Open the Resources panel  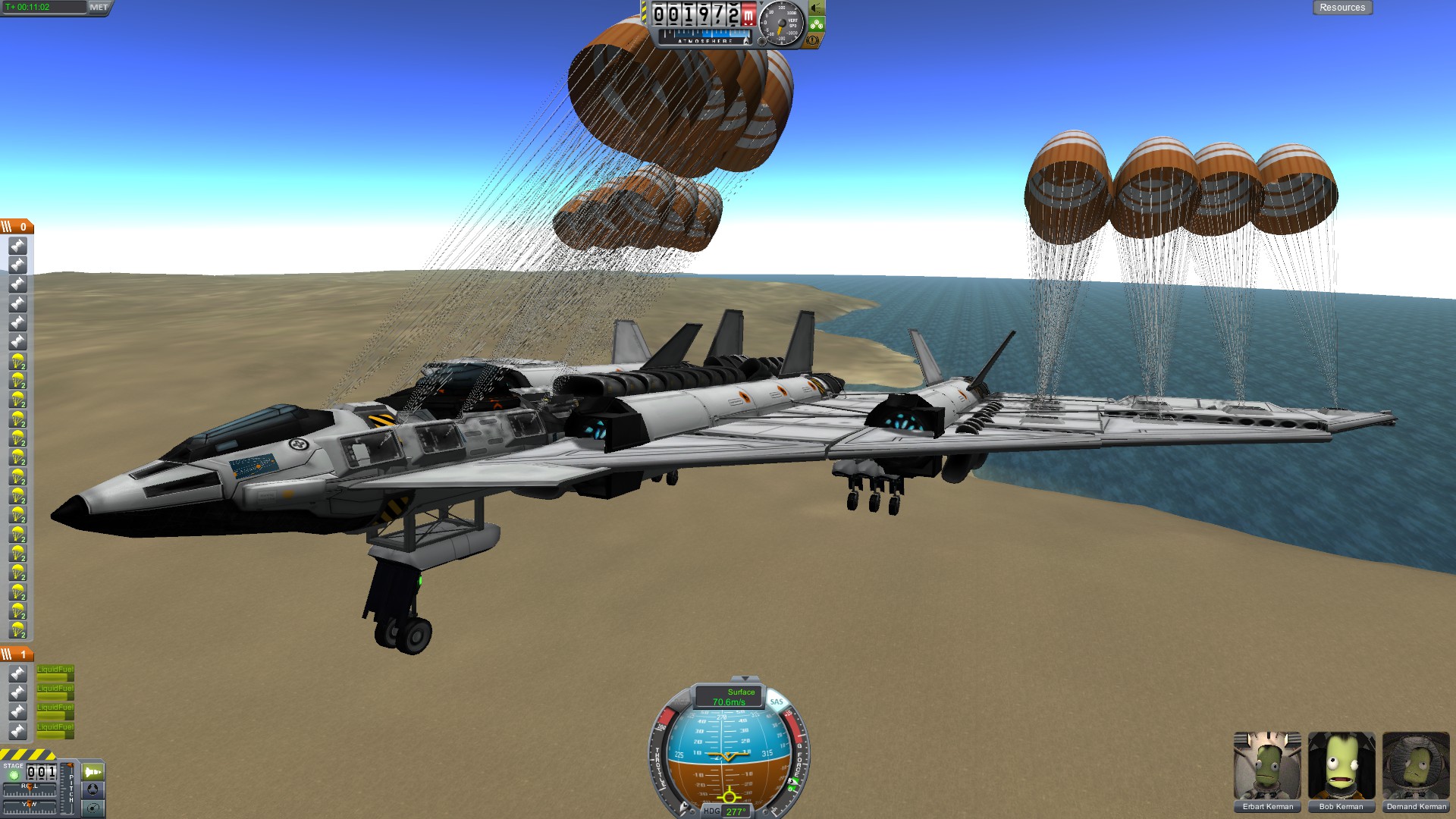pyautogui.click(x=1341, y=8)
